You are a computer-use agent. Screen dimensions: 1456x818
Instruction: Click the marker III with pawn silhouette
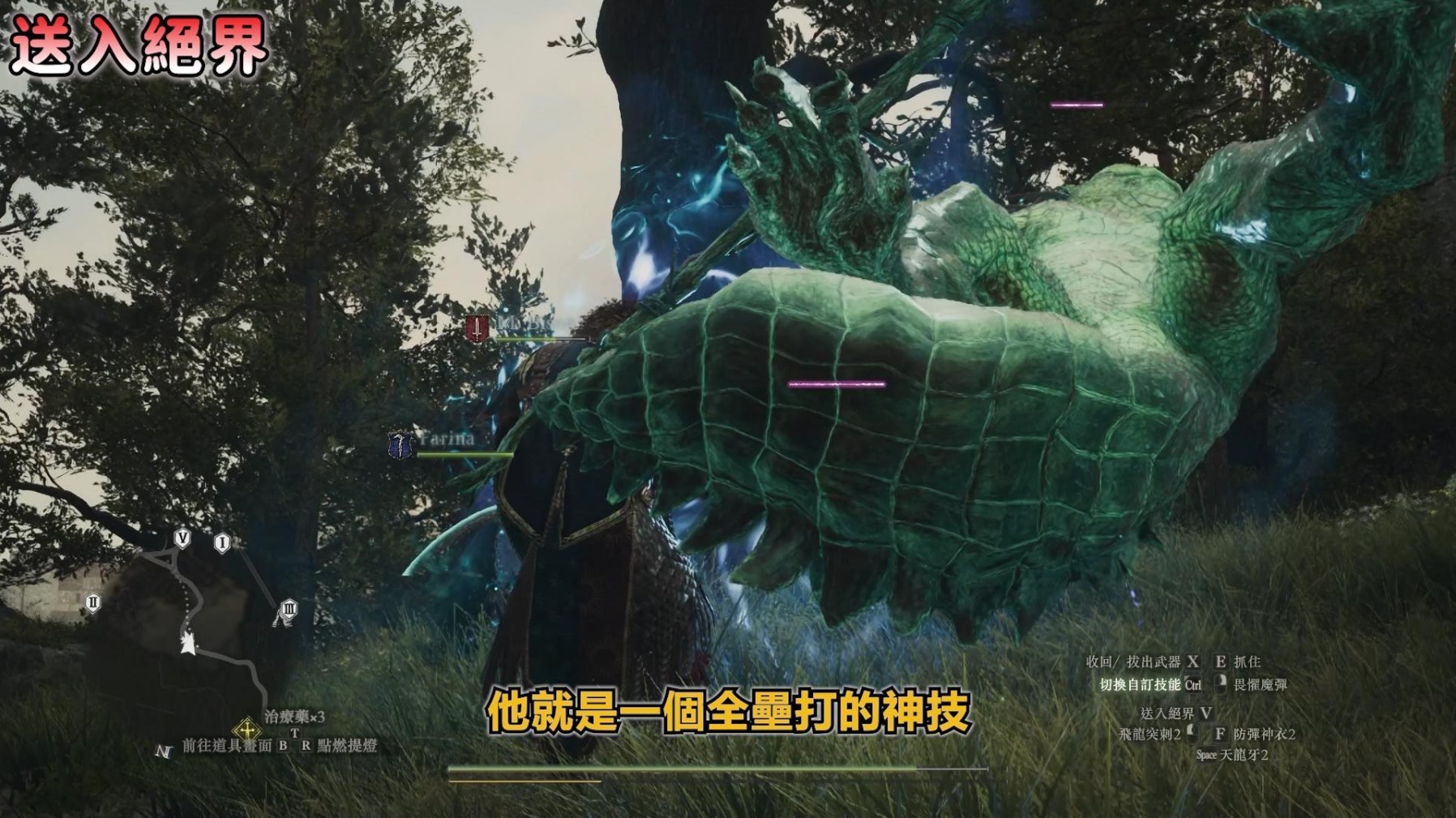pyautogui.click(x=287, y=610)
